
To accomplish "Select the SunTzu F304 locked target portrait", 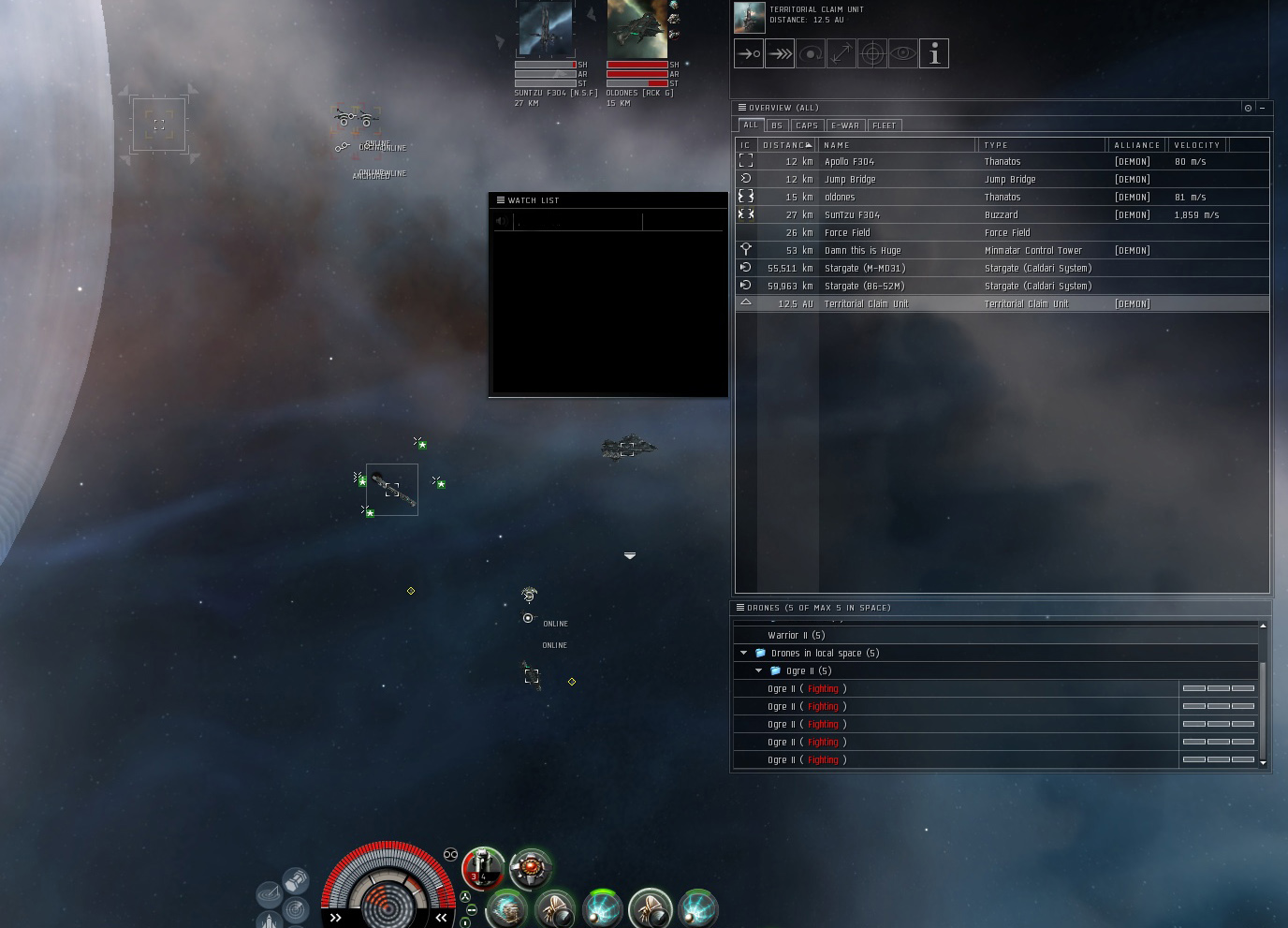I will tap(546, 29).
